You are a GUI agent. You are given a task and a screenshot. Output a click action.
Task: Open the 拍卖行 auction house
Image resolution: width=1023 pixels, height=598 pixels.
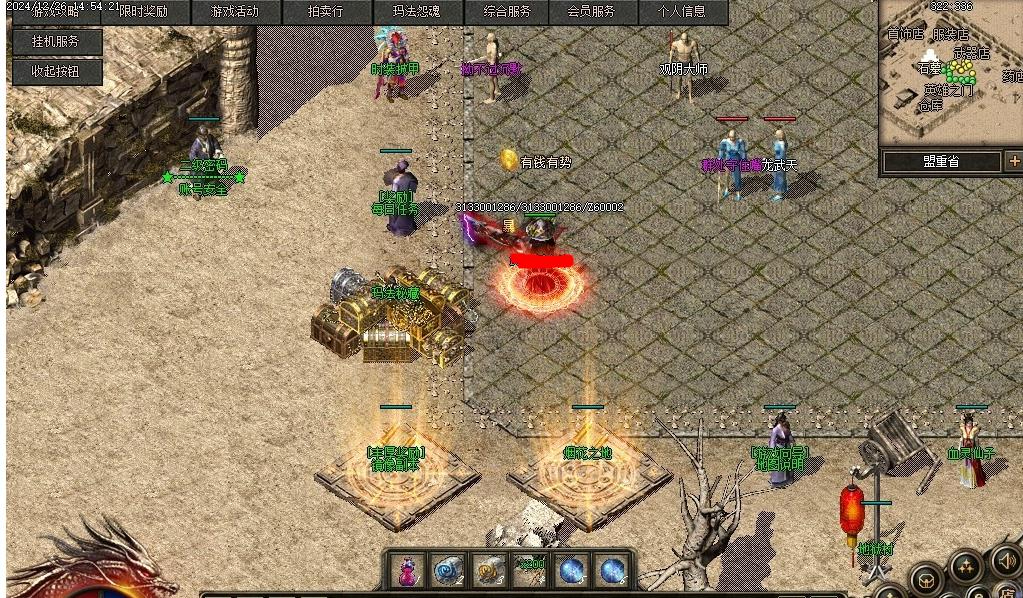click(x=325, y=12)
